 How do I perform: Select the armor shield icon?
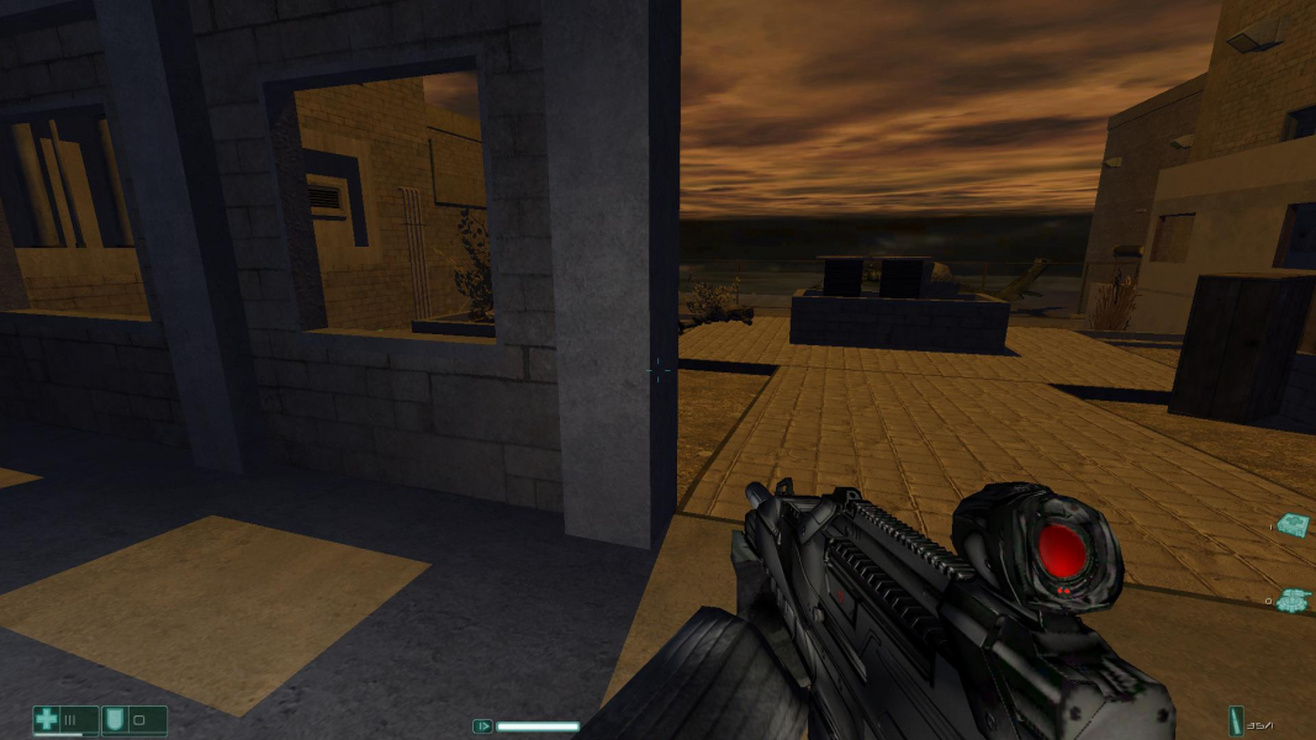point(114,718)
